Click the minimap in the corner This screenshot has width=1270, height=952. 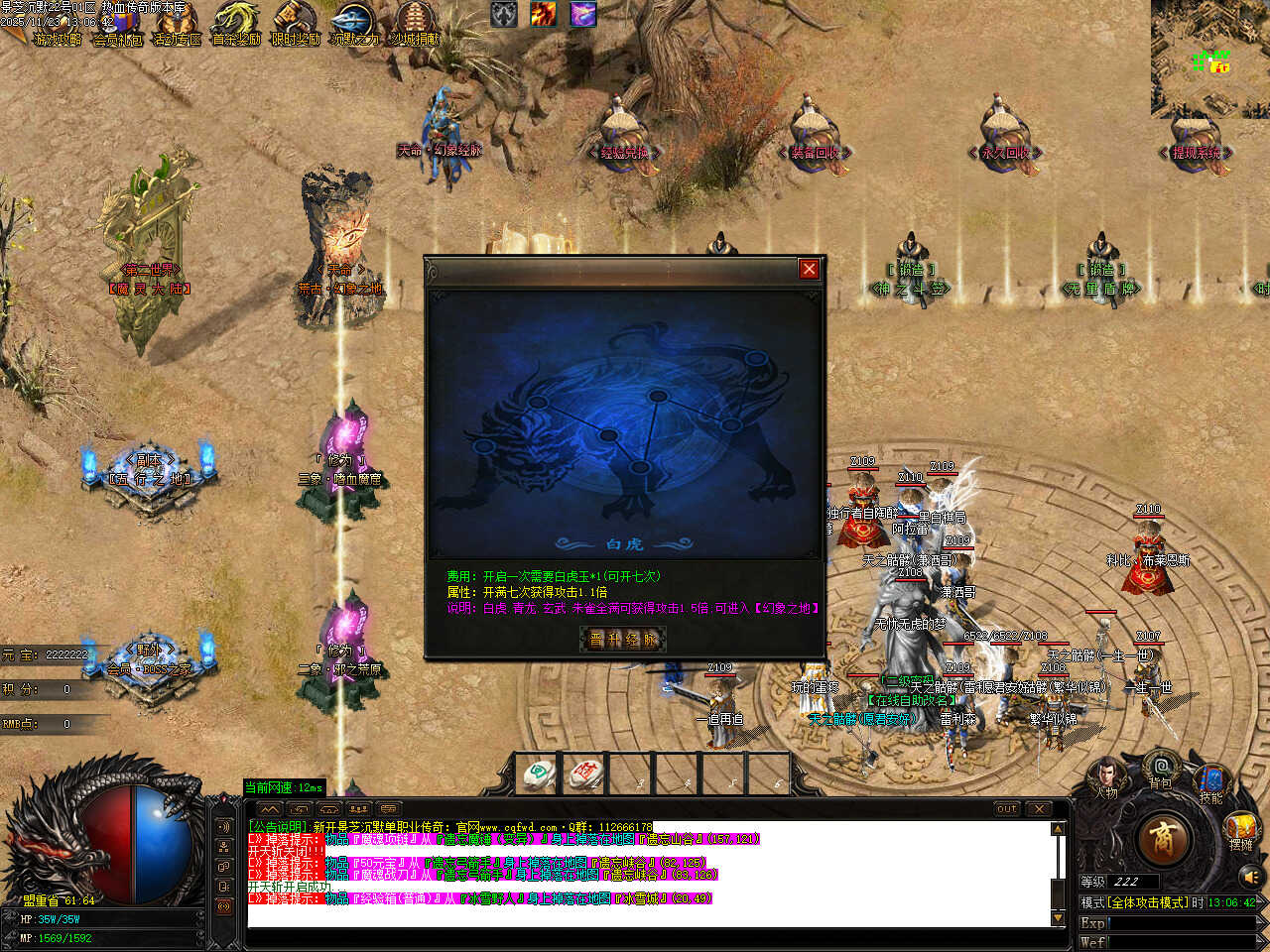[1209, 58]
